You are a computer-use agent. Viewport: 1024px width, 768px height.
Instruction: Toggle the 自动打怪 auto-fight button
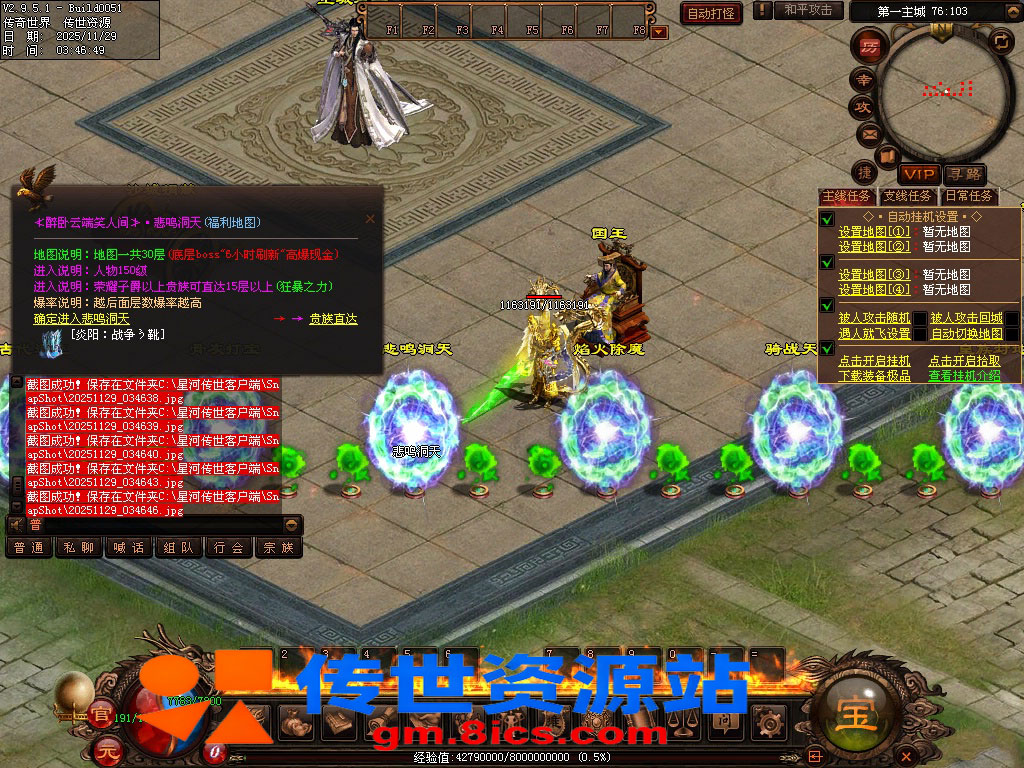[x=712, y=13]
